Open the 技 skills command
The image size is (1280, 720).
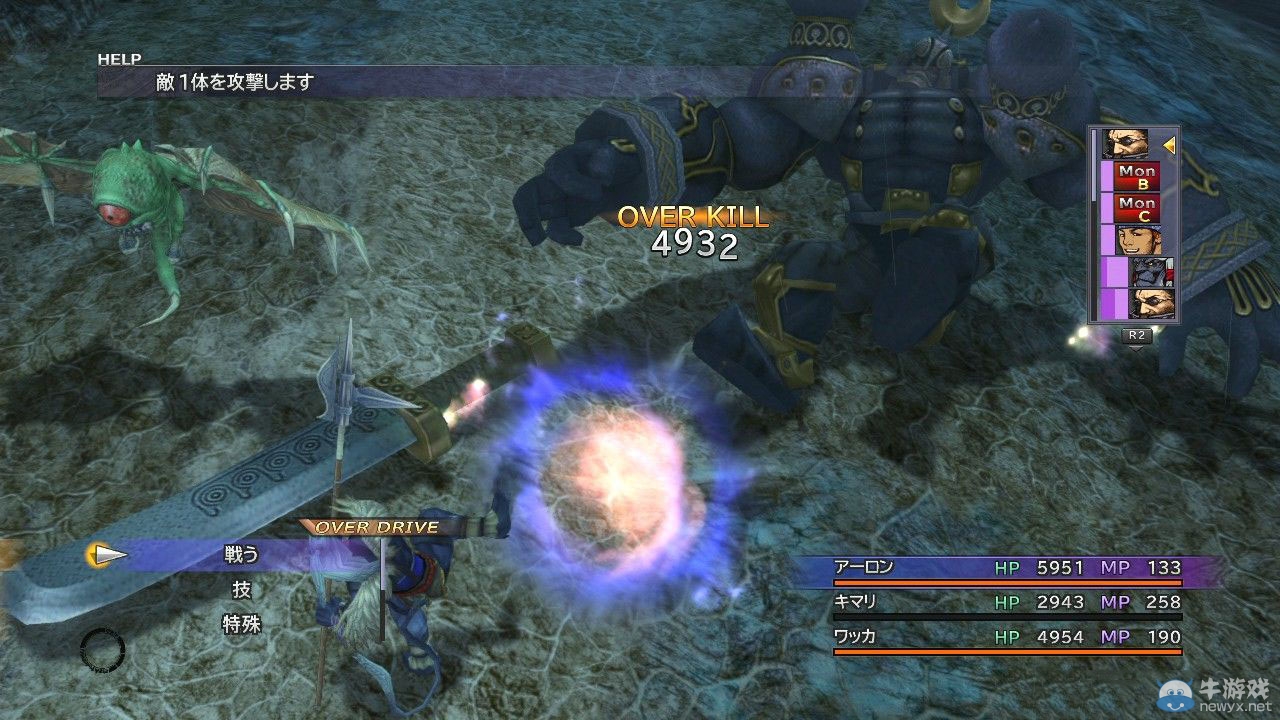click(241, 590)
